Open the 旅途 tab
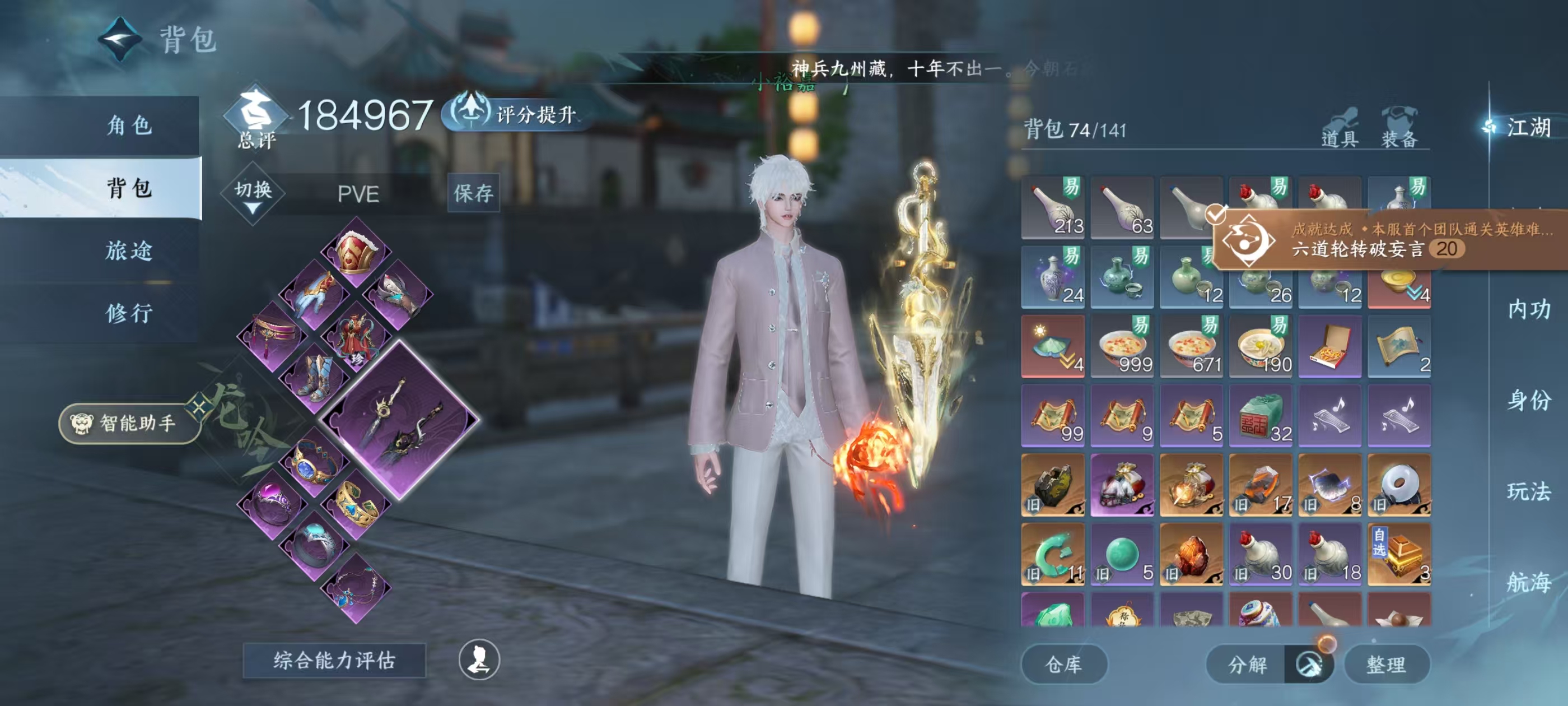1568x706 pixels. (129, 250)
